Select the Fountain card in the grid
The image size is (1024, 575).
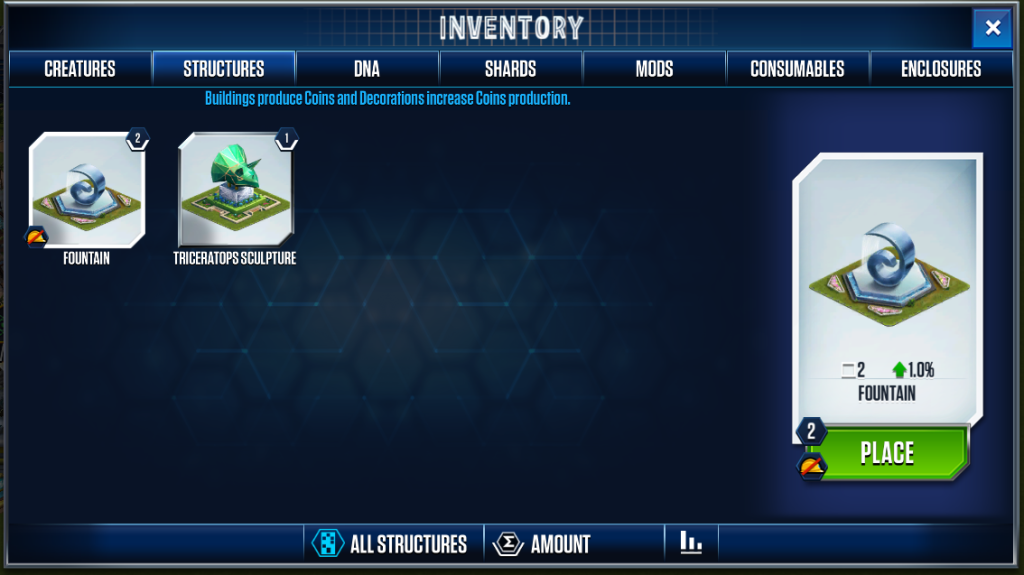(x=86, y=191)
